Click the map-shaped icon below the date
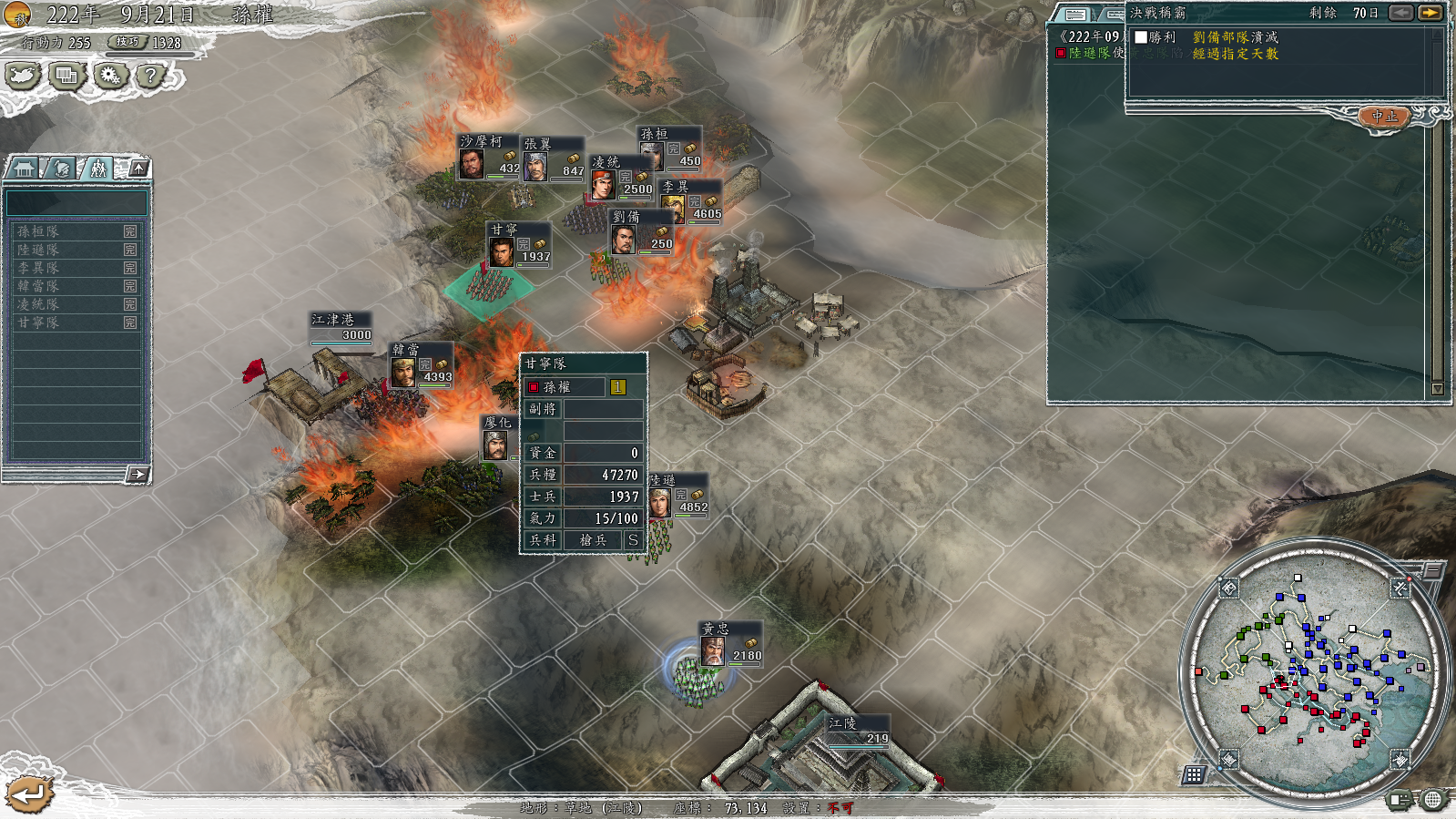The height and width of the screenshot is (819, 1456). tap(23, 76)
